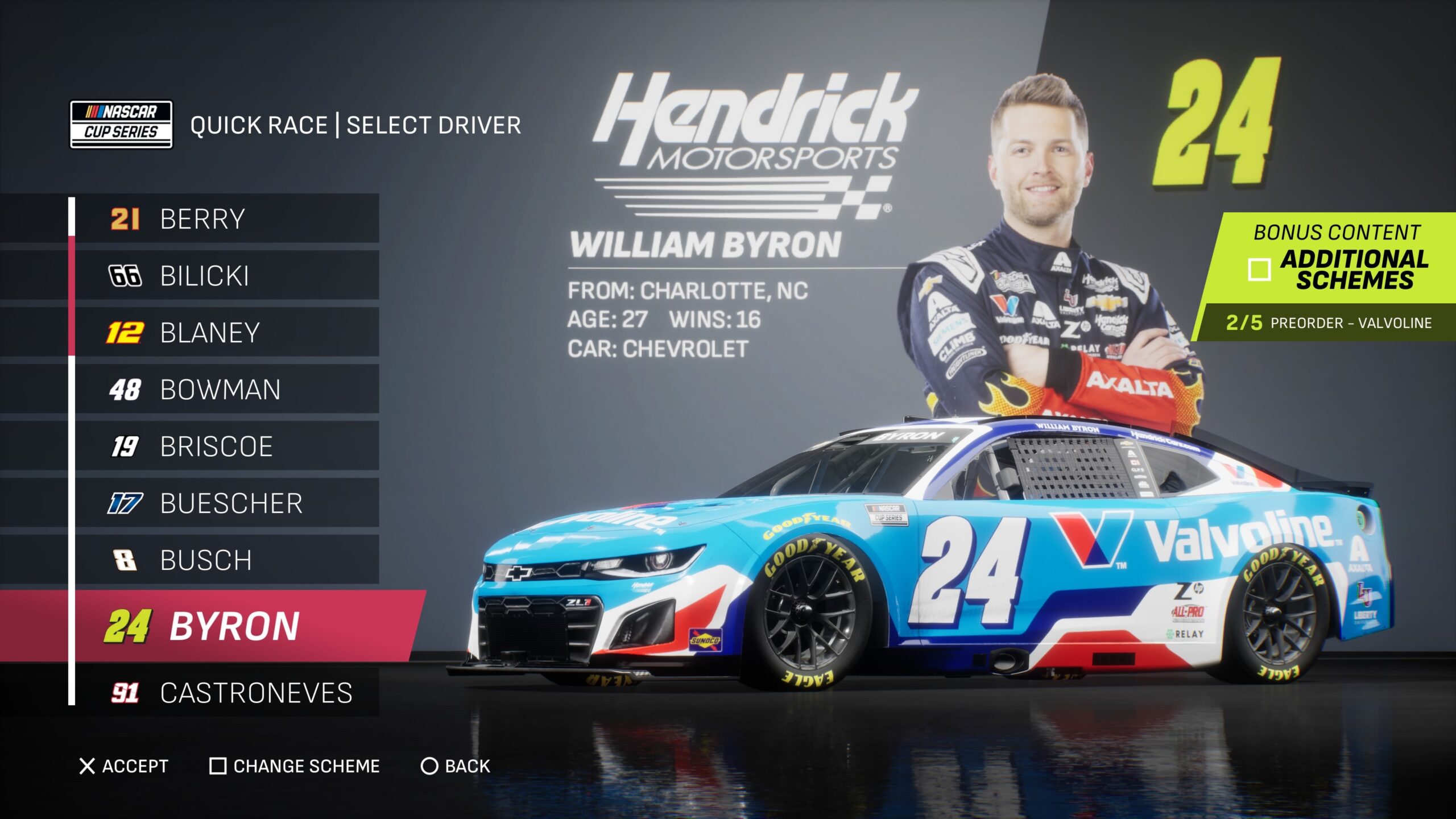The image size is (1456, 819).
Task: Click the Preorder Valvoline scheme label
Action: pyautogui.click(x=1328, y=323)
